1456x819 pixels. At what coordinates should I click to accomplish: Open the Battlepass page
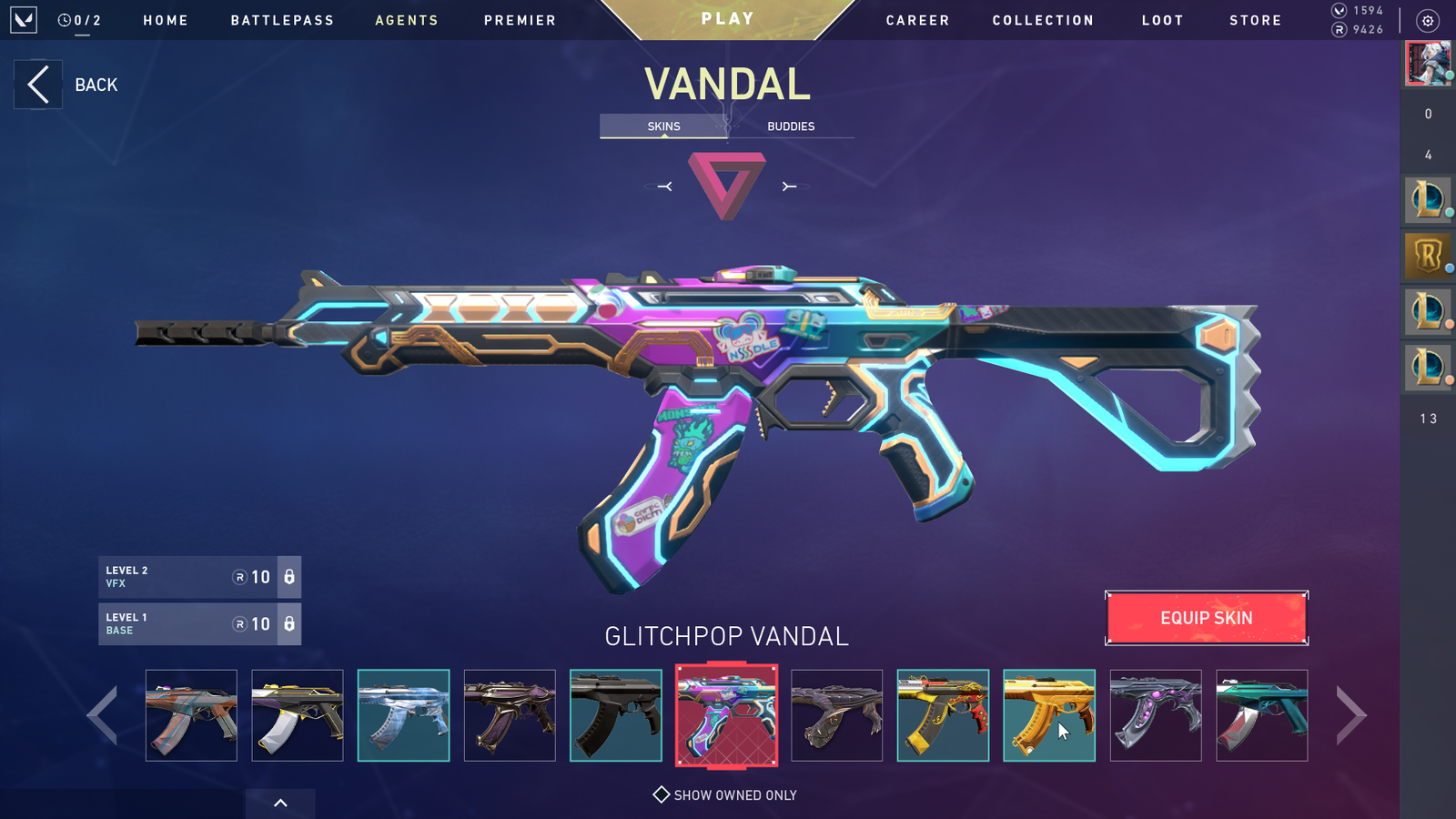pos(282,20)
